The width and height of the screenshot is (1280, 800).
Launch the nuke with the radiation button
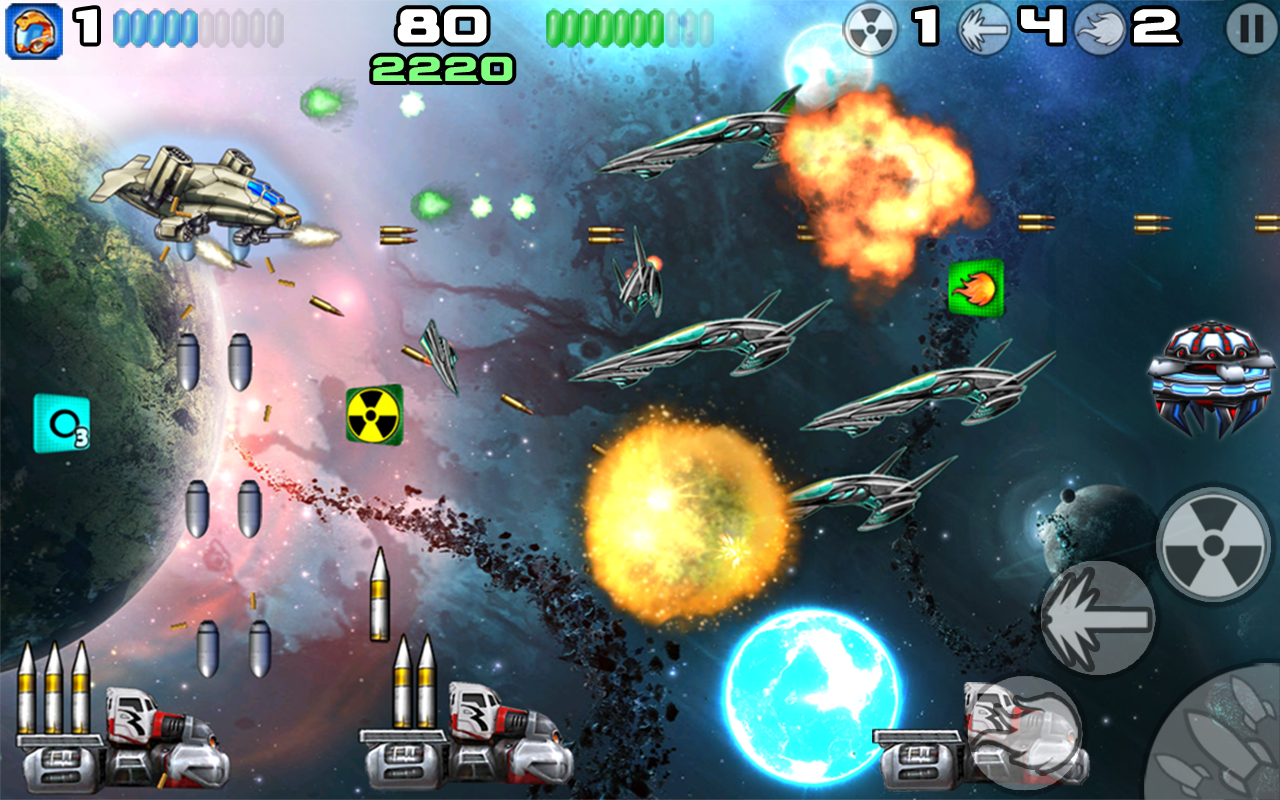[x=1213, y=545]
